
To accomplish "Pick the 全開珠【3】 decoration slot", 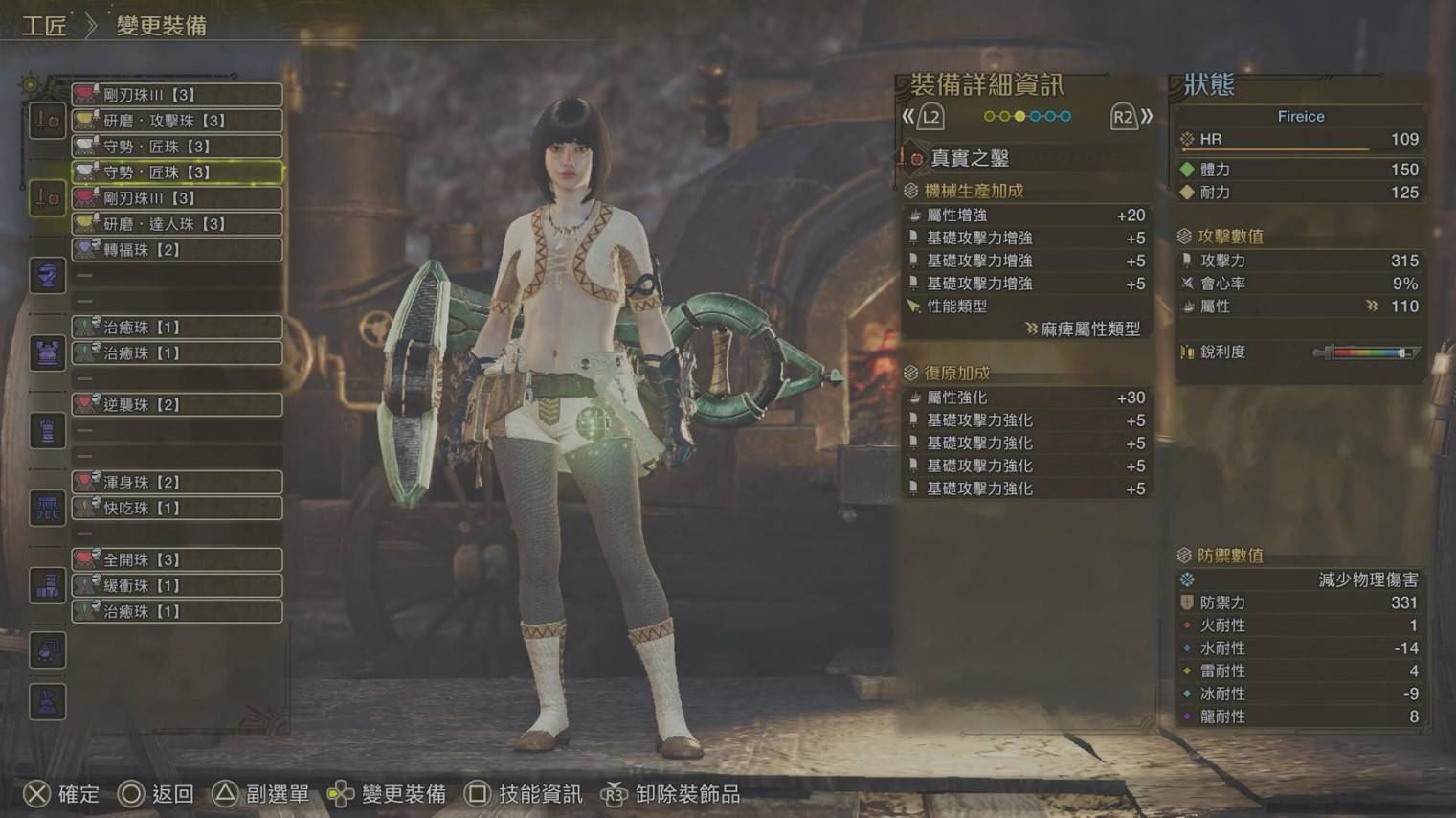I will pos(177,559).
